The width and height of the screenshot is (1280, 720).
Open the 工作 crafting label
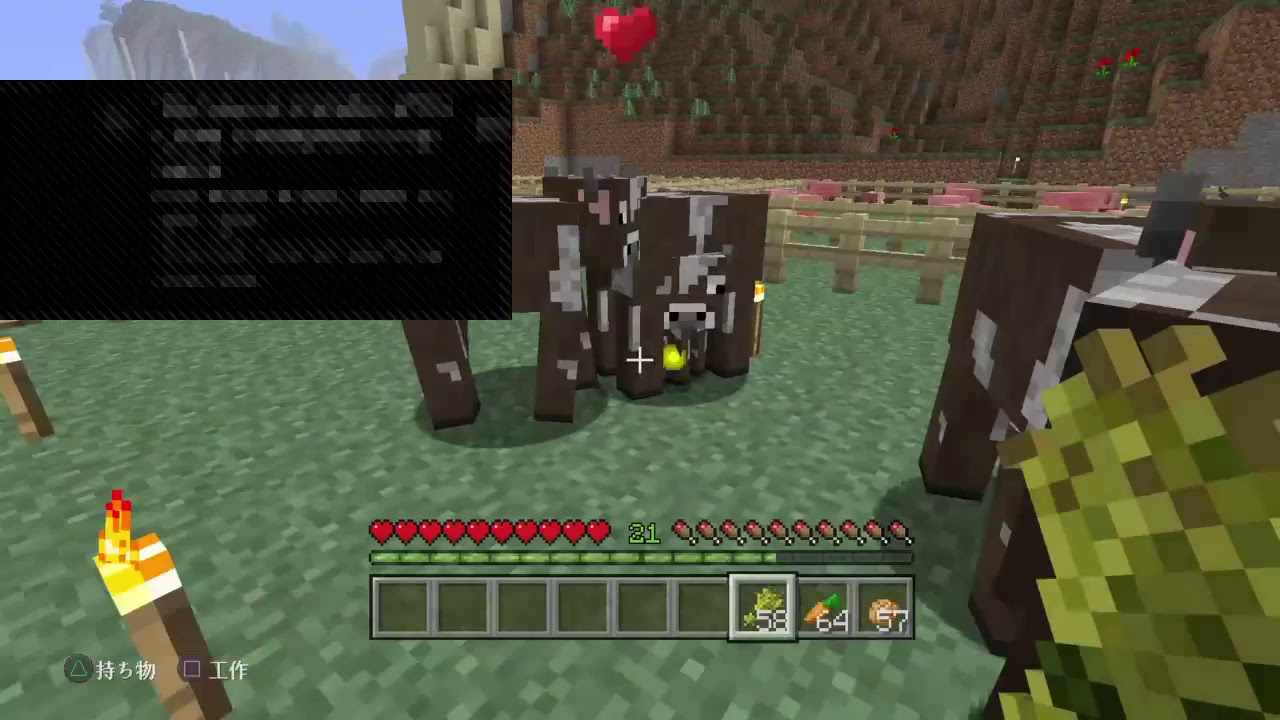click(229, 671)
